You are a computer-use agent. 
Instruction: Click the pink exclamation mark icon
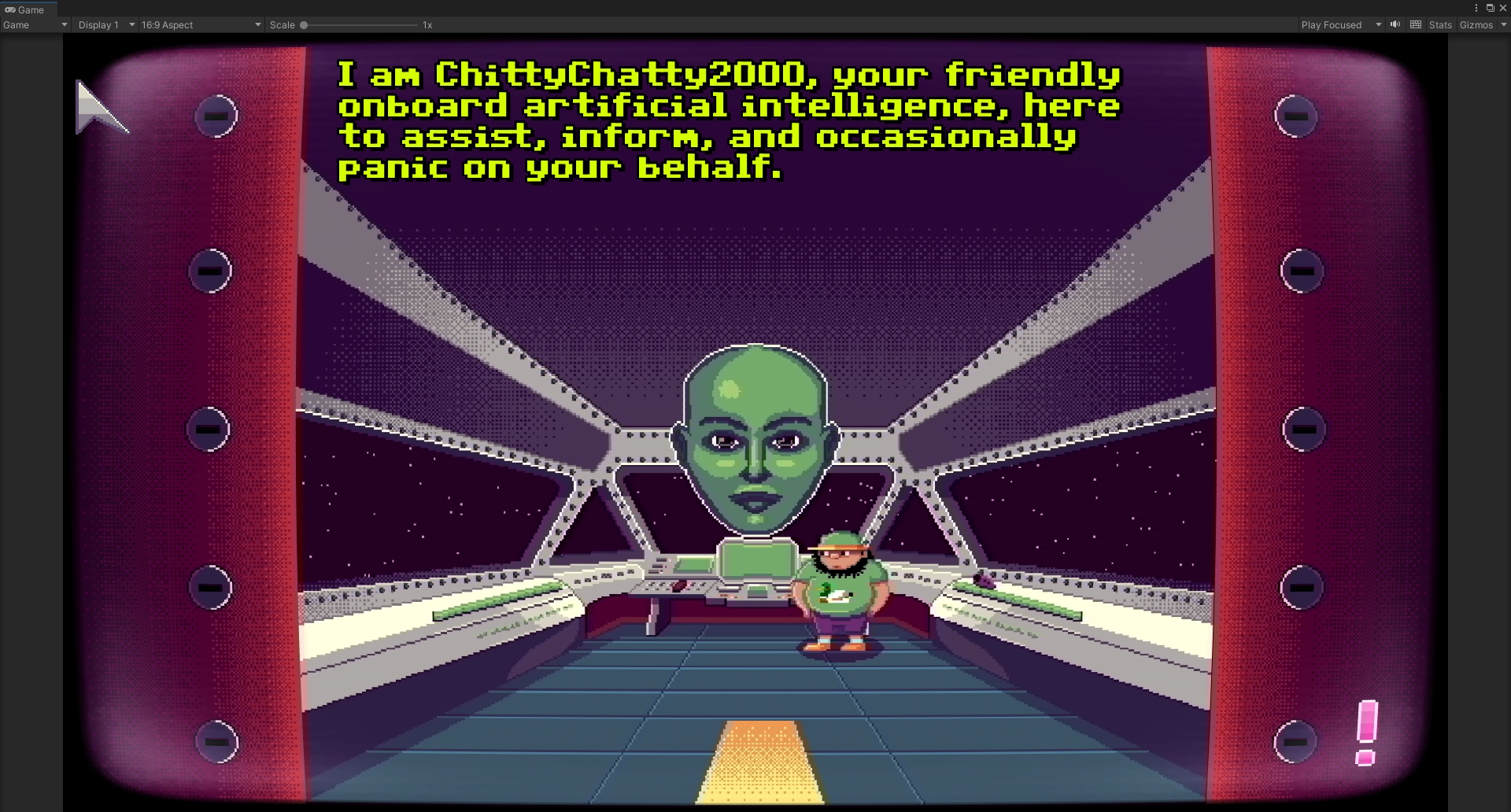[1367, 732]
